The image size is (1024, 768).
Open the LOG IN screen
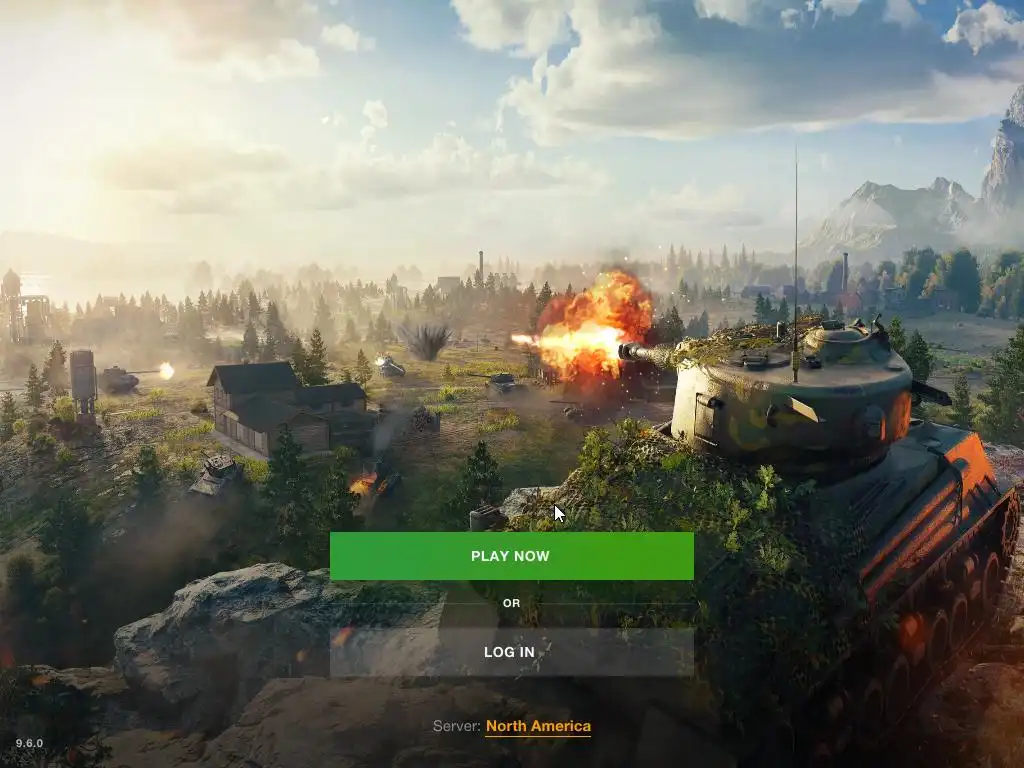coord(511,652)
